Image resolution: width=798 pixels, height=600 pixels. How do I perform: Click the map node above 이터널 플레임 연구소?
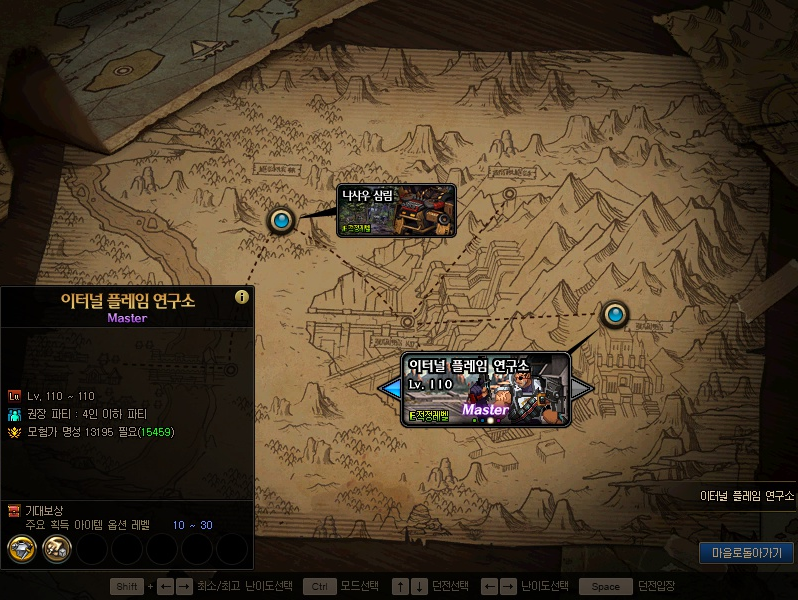coord(614,315)
